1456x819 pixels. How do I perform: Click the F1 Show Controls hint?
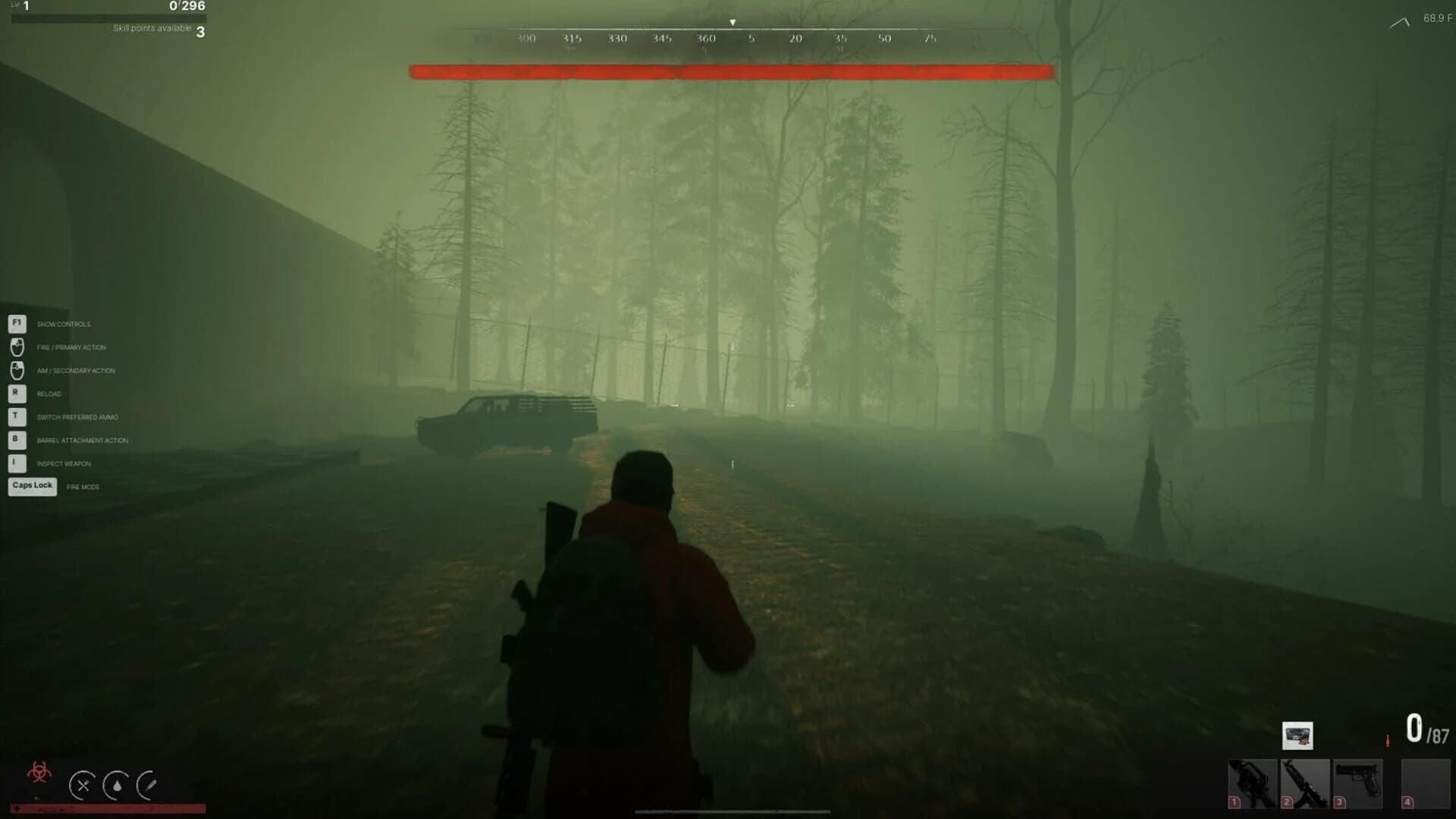pos(15,323)
